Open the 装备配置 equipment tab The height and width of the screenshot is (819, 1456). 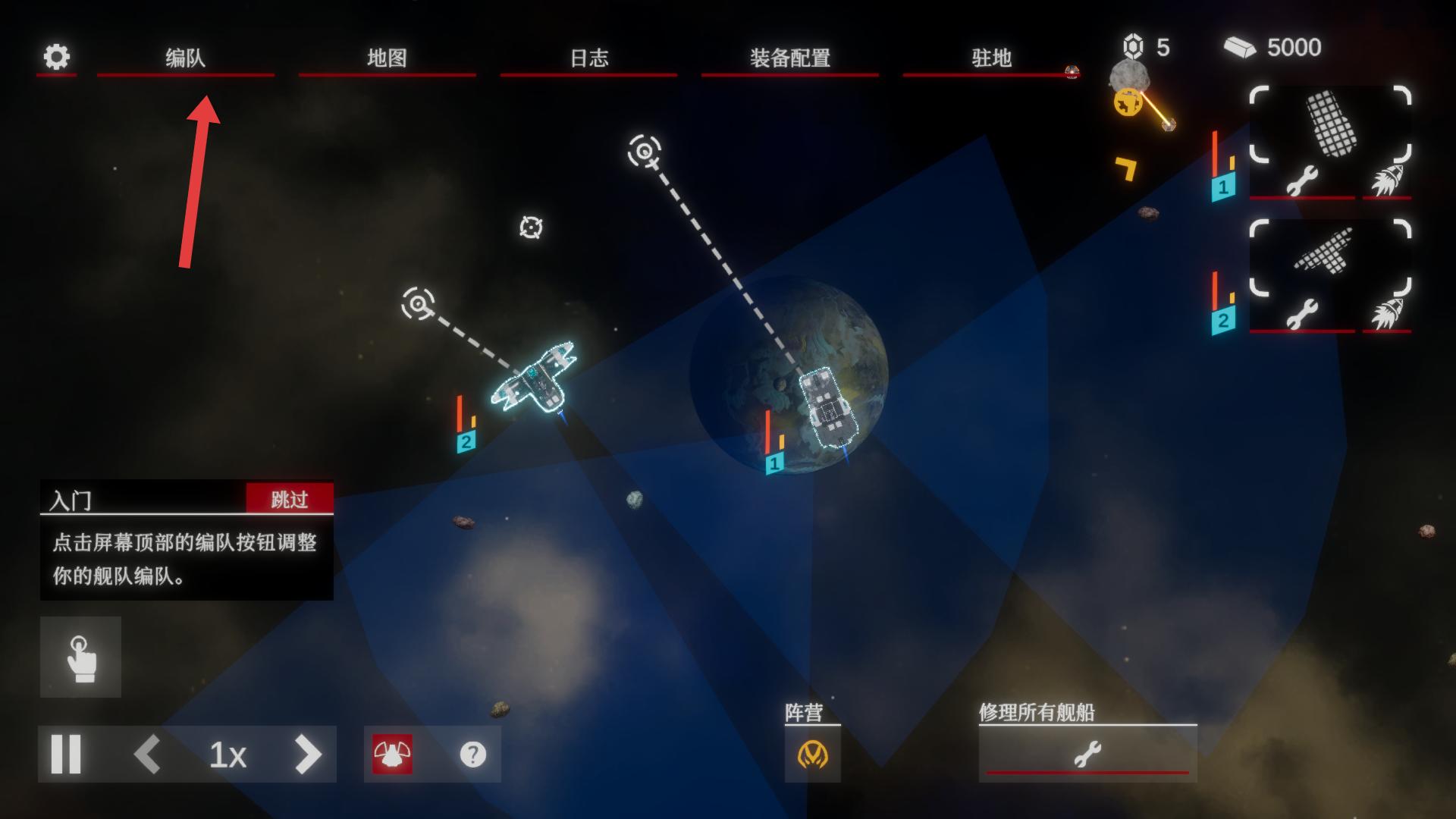(789, 58)
